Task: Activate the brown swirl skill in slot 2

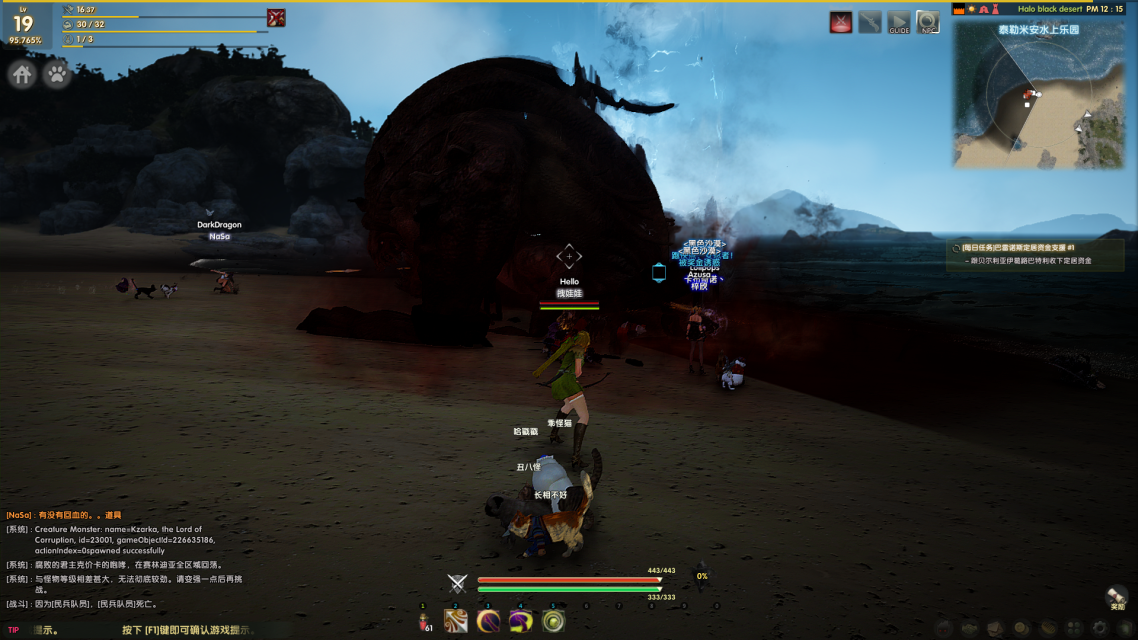Action: pyautogui.click(x=456, y=622)
